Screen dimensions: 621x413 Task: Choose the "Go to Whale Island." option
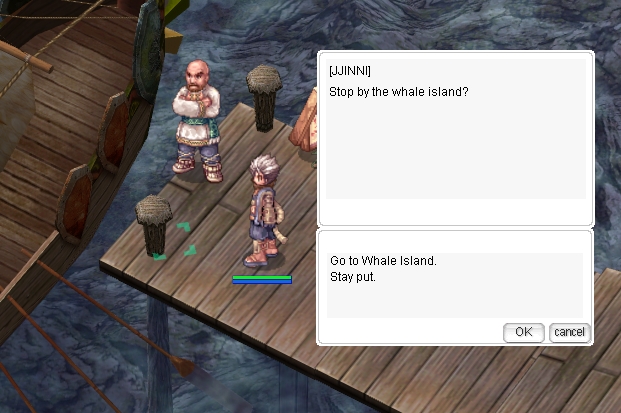[383, 261]
